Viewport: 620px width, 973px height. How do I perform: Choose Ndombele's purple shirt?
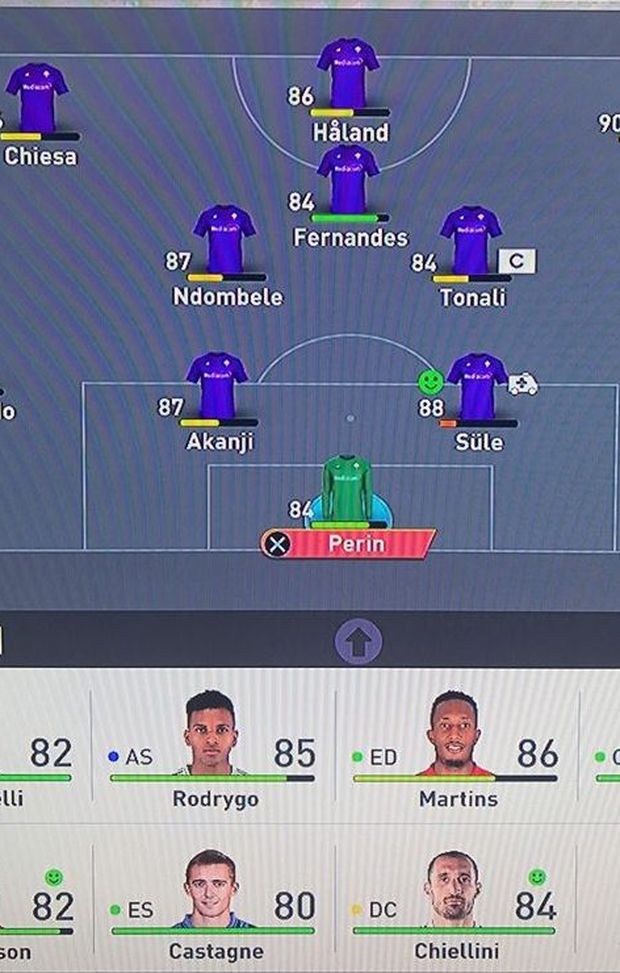224,239
